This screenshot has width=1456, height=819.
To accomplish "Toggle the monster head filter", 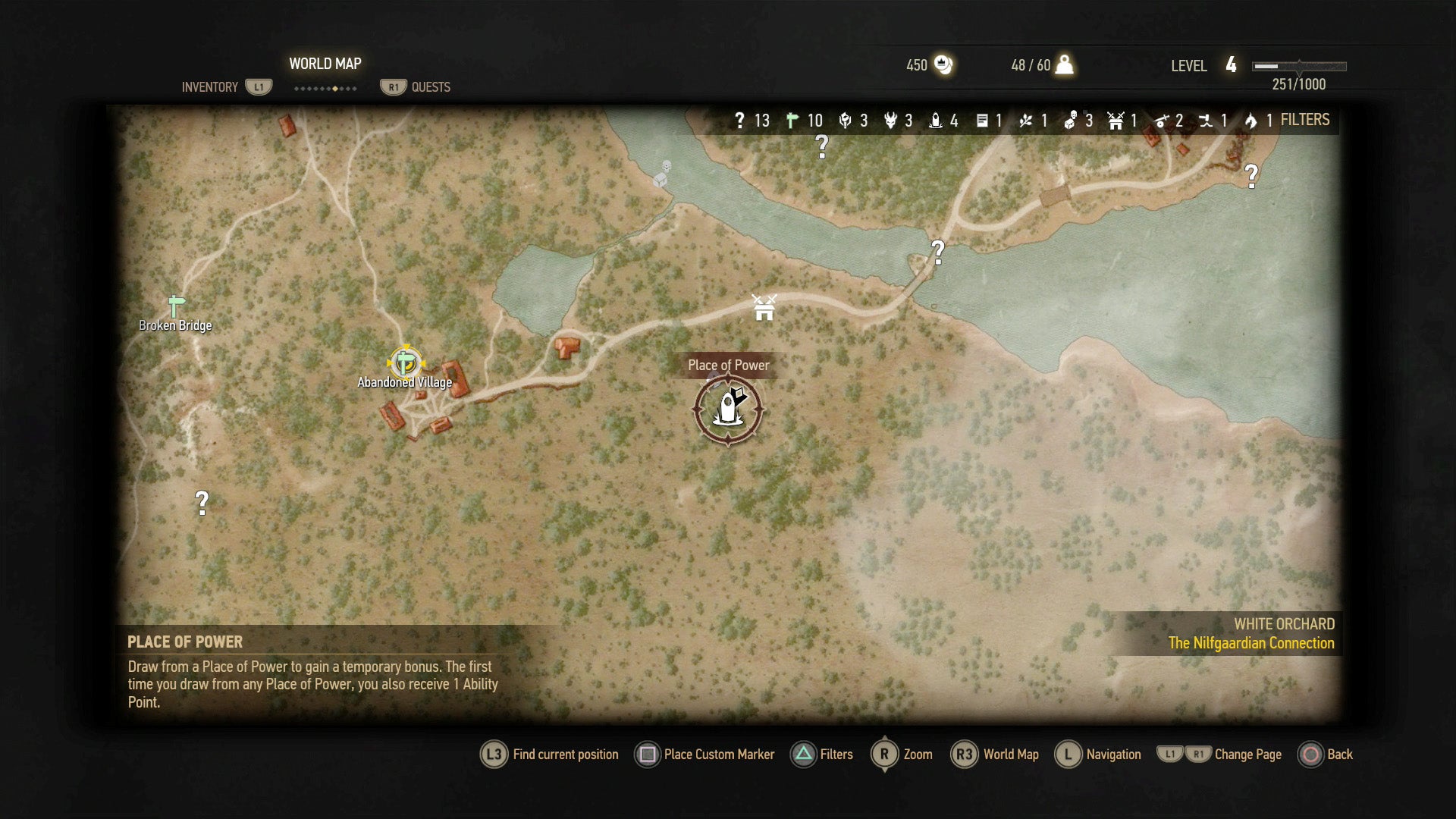I will (x=890, y=121).
